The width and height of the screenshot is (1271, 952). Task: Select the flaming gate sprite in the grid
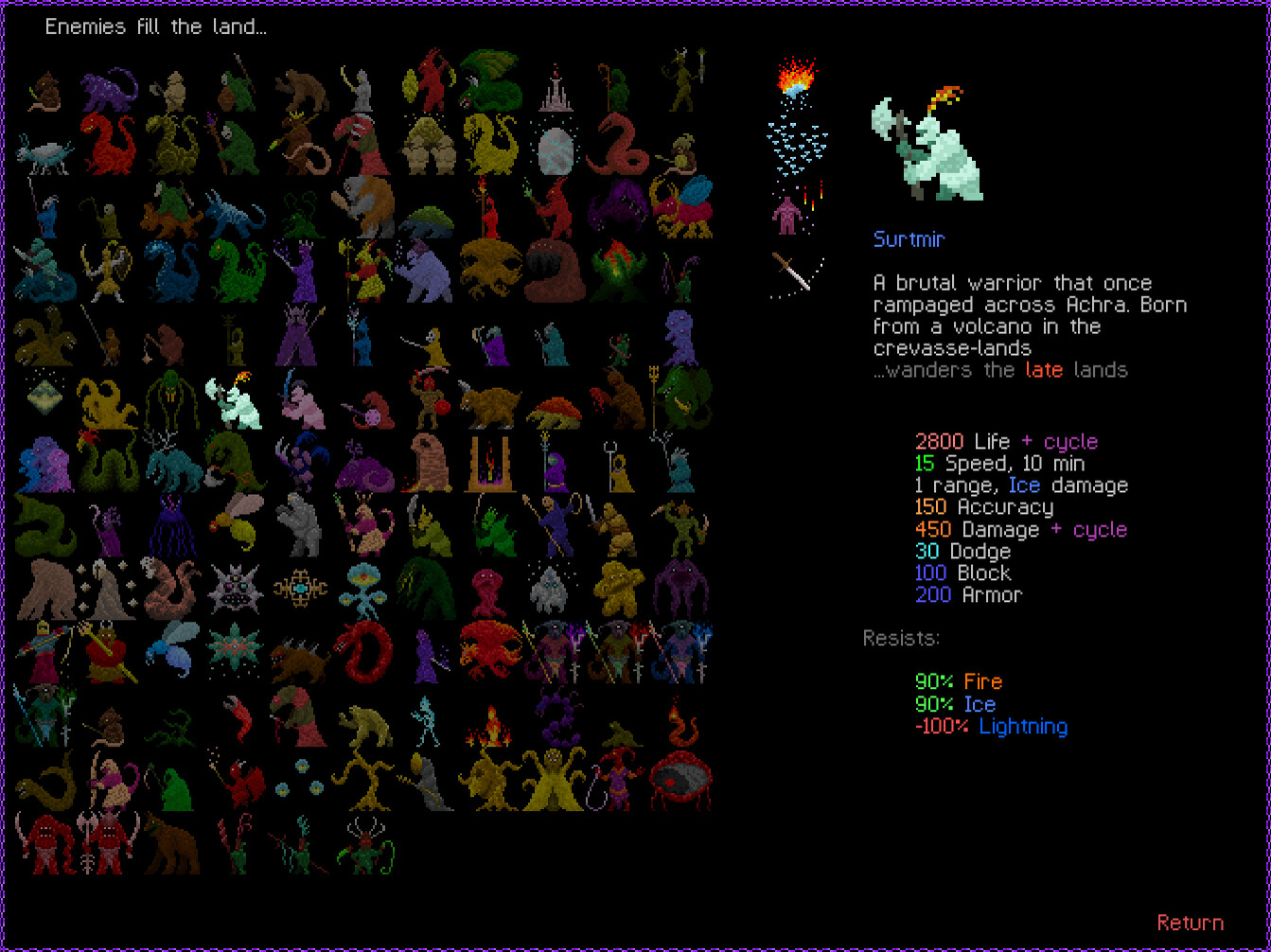(490, 464)
